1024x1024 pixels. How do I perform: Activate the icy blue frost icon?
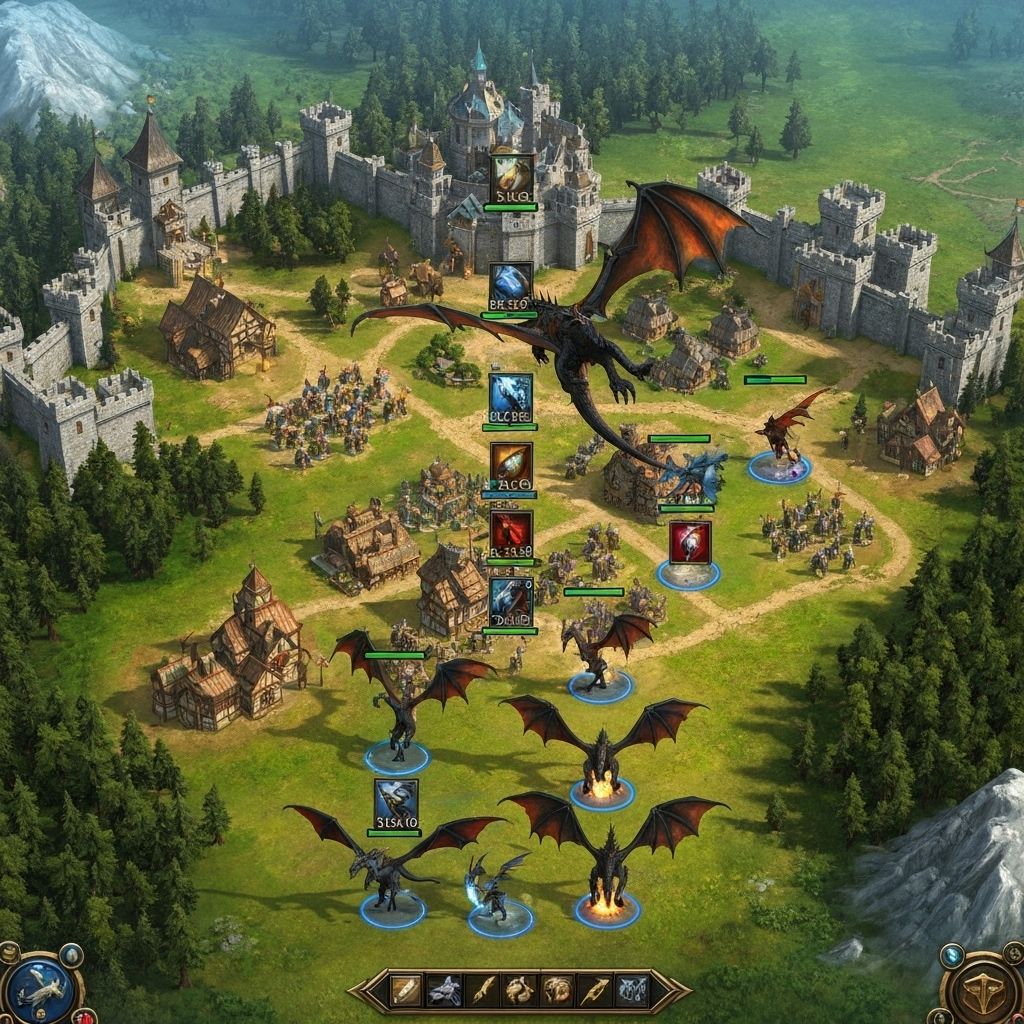[x=511, y=394]
